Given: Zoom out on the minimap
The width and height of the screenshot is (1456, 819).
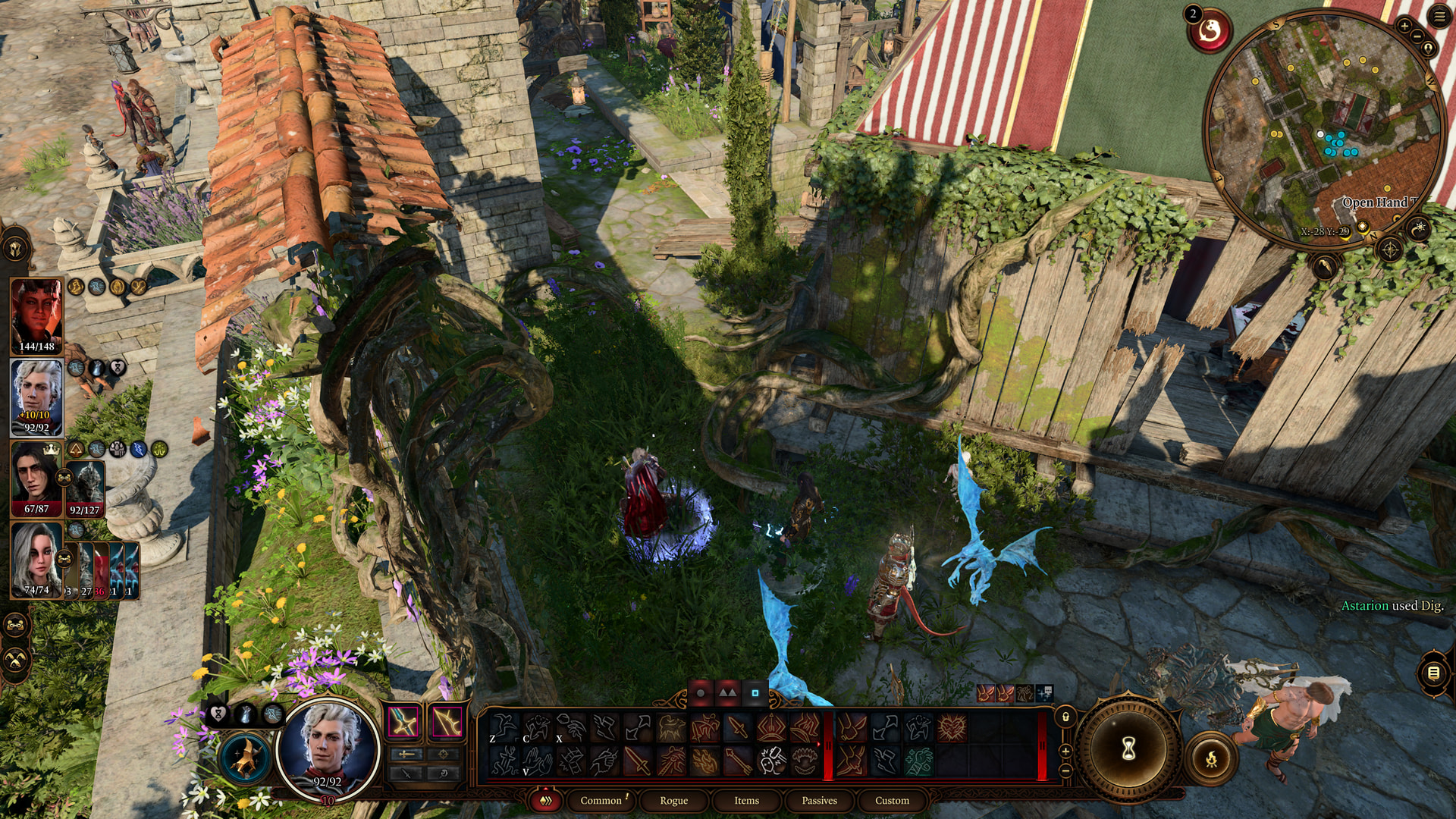Looking at the screenshot, I should click(1417, 36).
